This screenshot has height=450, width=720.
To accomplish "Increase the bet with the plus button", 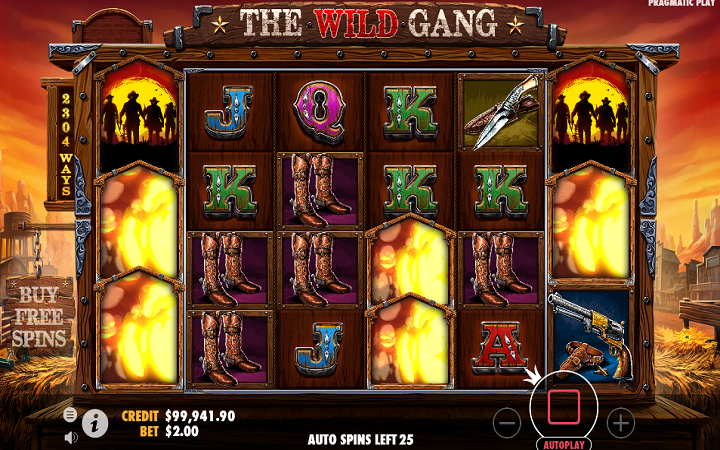I will 621,423.
